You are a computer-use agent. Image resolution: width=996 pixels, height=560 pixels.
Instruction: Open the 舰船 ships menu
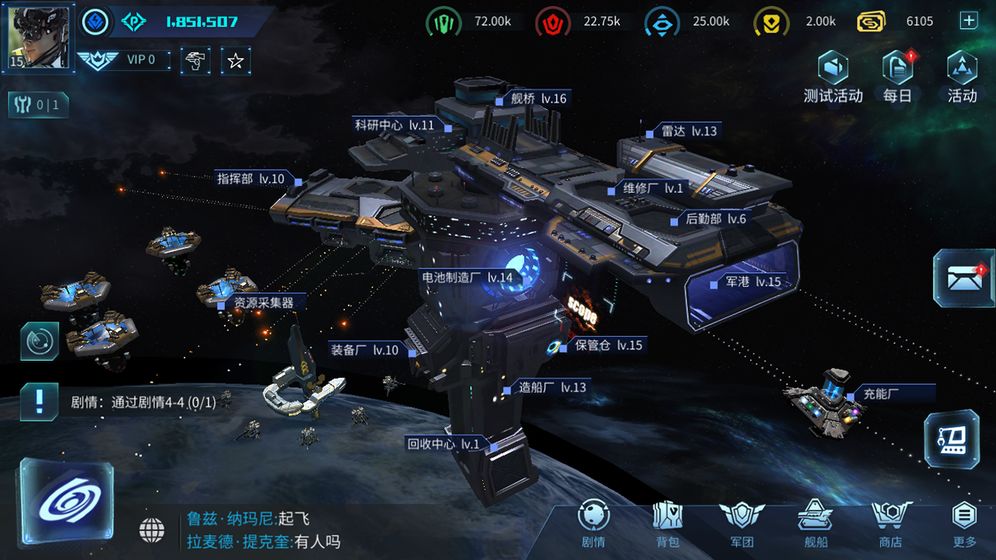pos(814,523)
